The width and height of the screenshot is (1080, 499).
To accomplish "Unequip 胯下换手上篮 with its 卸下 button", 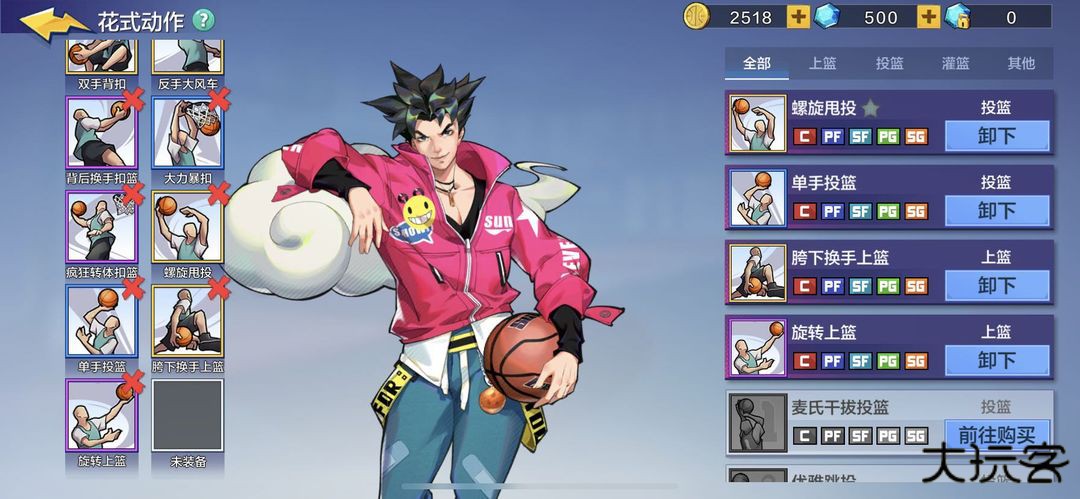I will coord(996,285).
